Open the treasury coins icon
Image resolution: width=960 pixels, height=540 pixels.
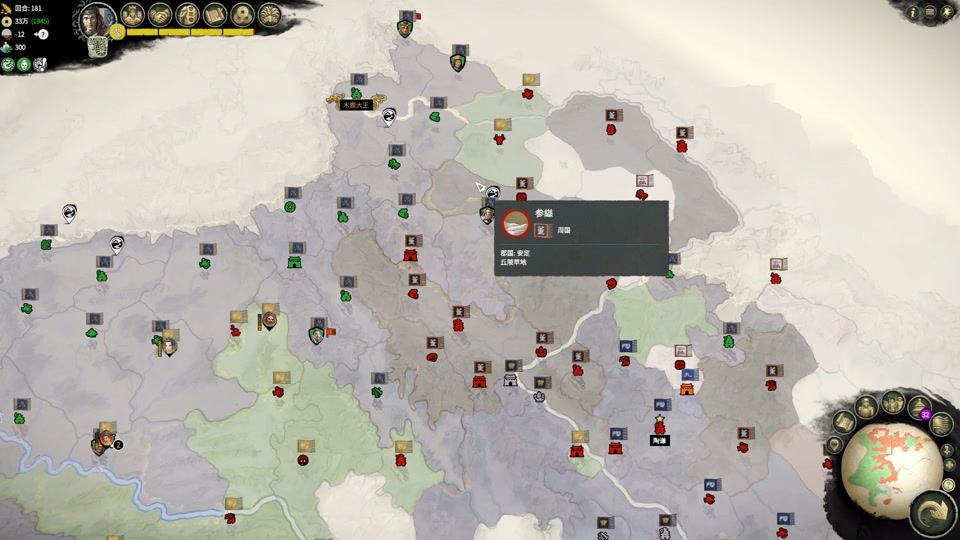[242, 14]
